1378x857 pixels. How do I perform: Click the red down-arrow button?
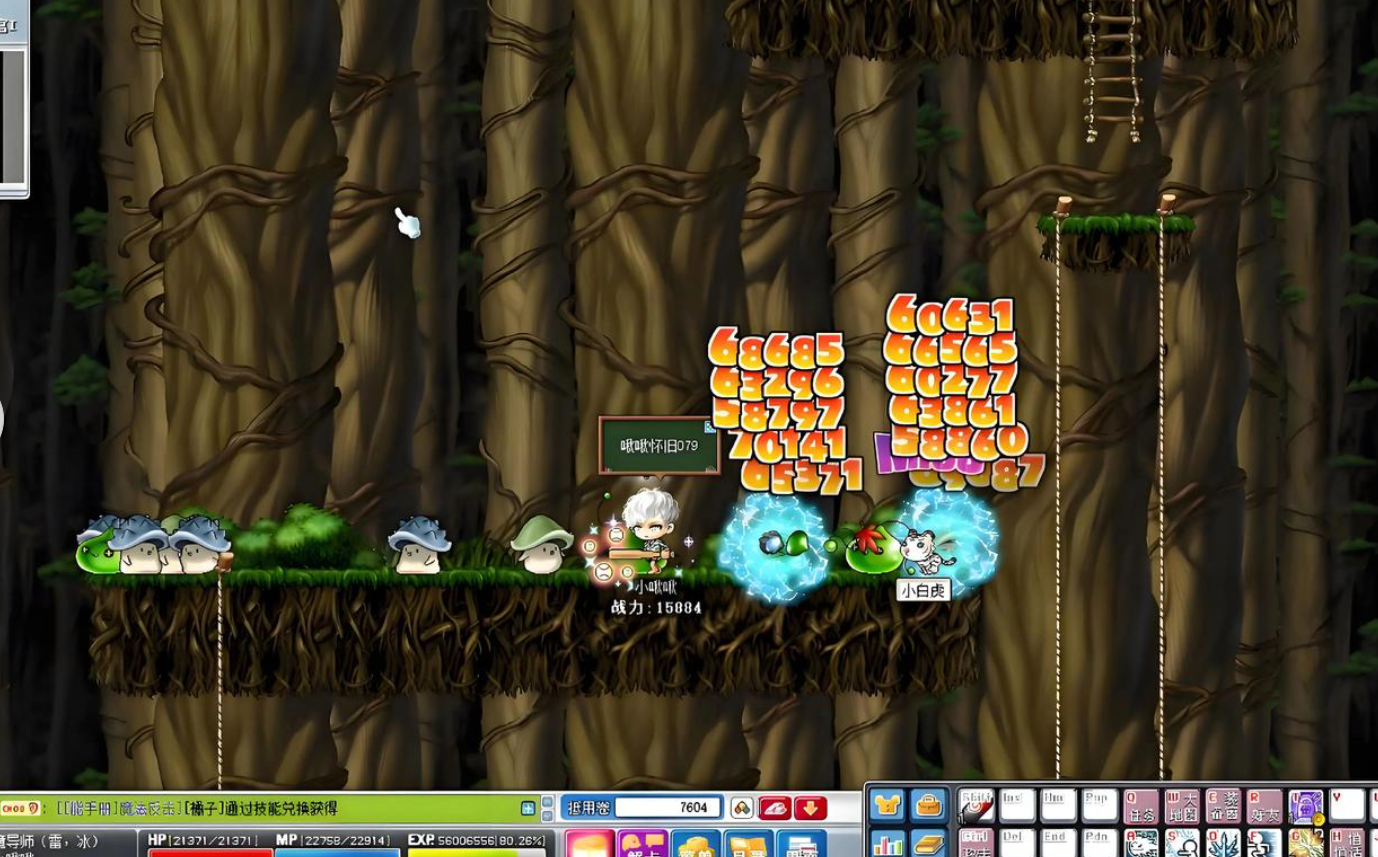pos(810,808)
